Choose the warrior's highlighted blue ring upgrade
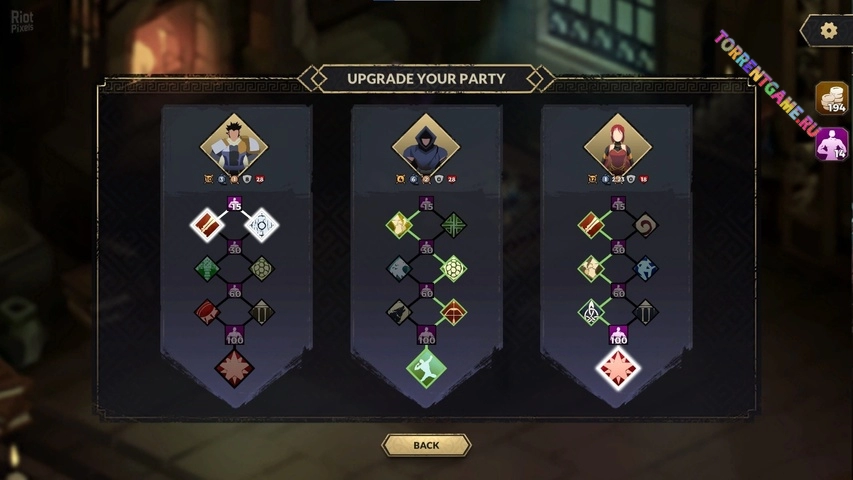Image resolution: width=853 pixels, height=480 pixels. 262,224
